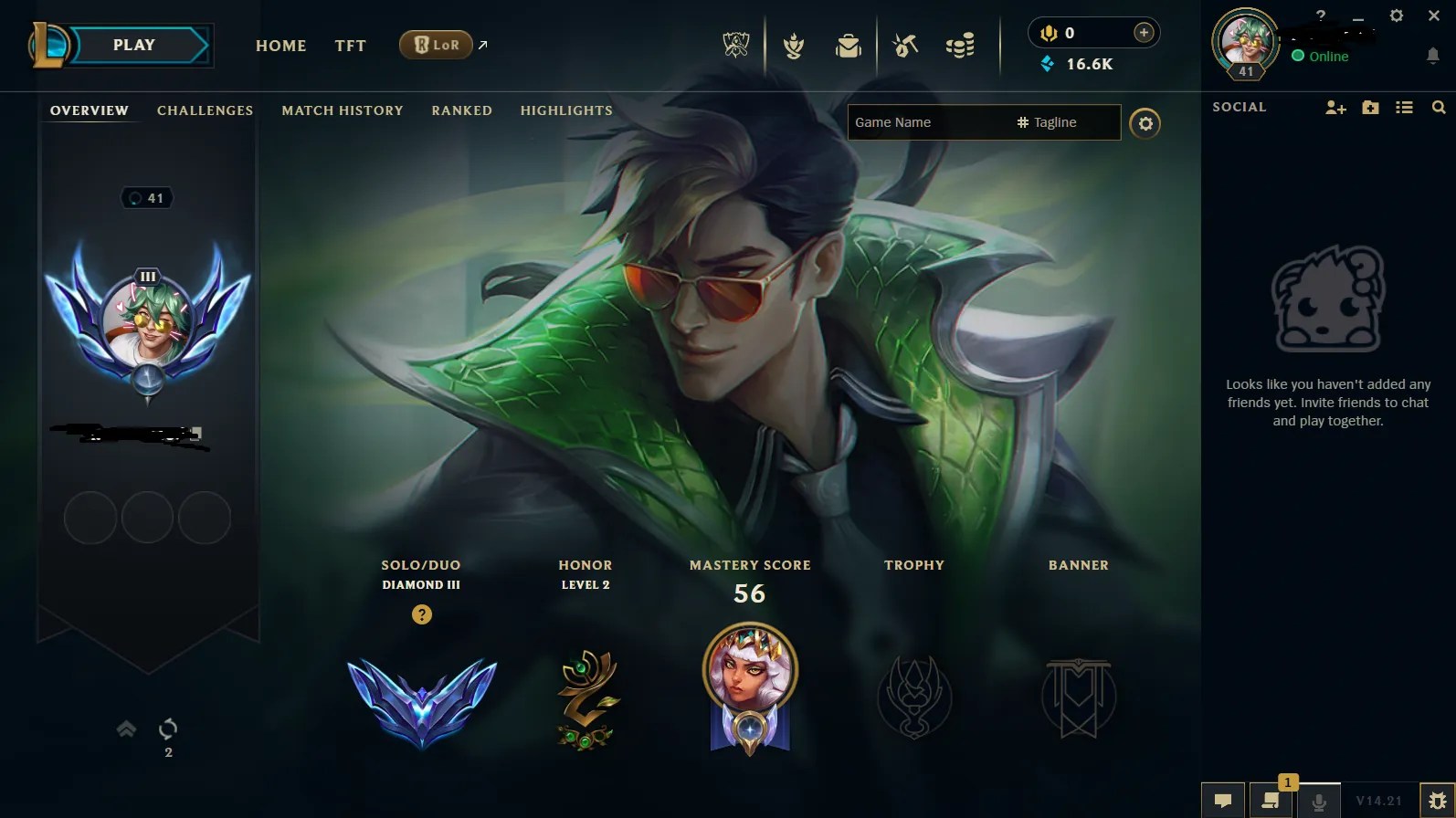Add a friend via Social panel icon
This screenshot has height=818, width=1456.
(x=1335, y=107)
